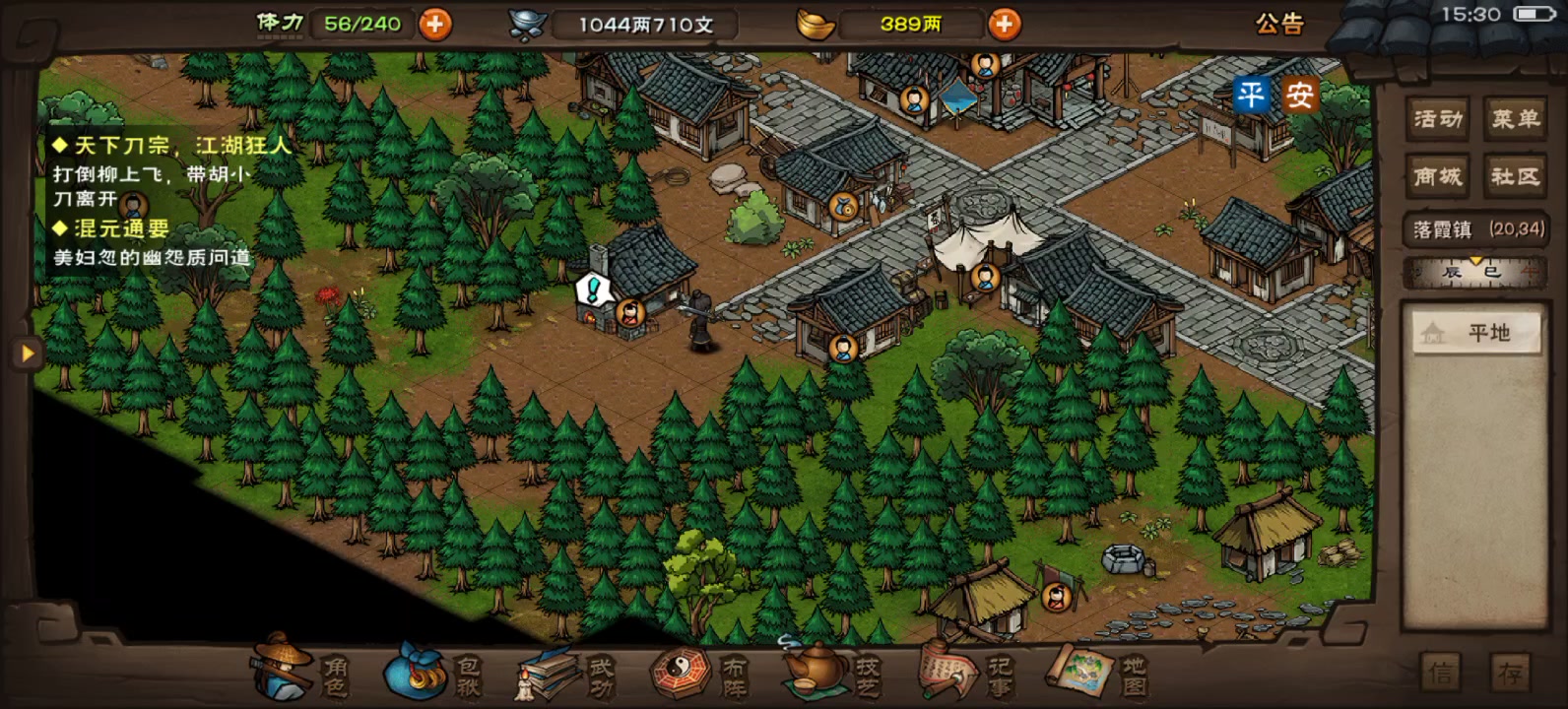Viewport: 1568px width, 709px height.
Task: Open the 技艺 crafts teapot
Action: pyautogui.click(x=831, y=674)
